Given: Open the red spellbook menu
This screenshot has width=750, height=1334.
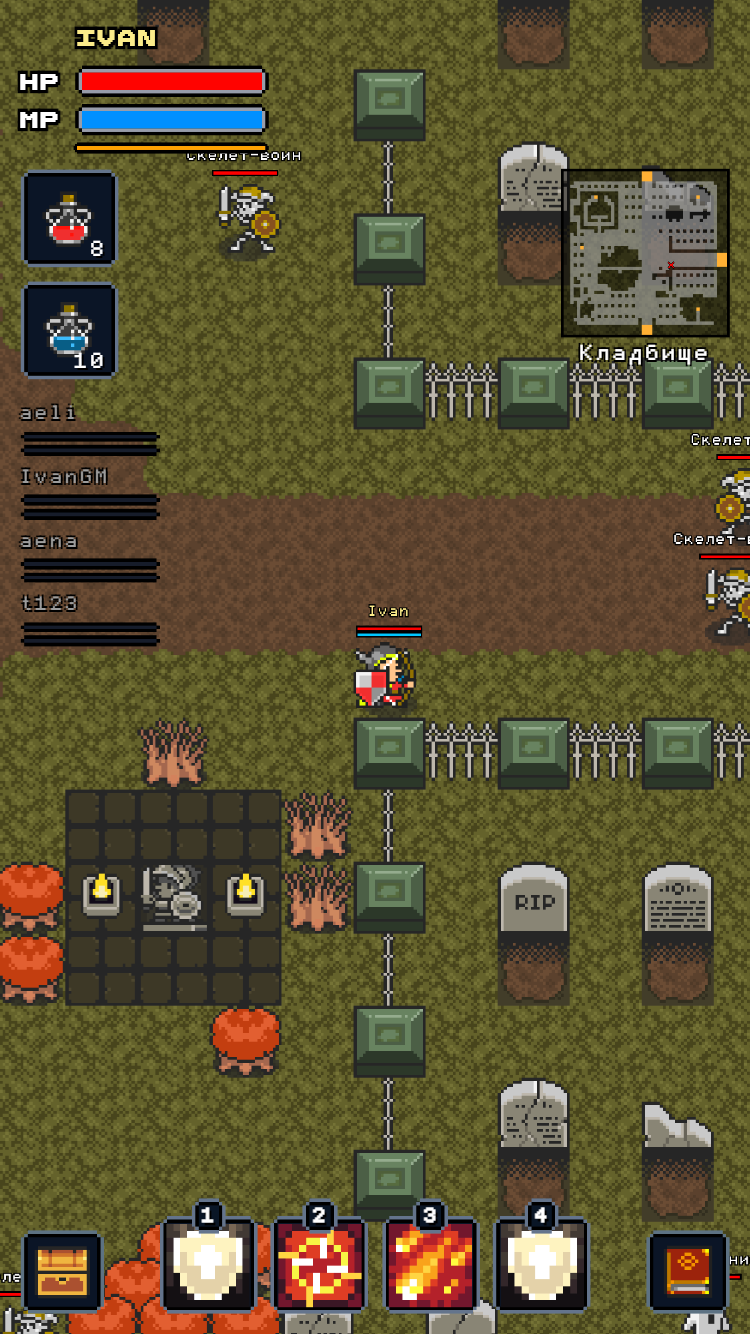Looking at the screenshot, I should 688,1271.
